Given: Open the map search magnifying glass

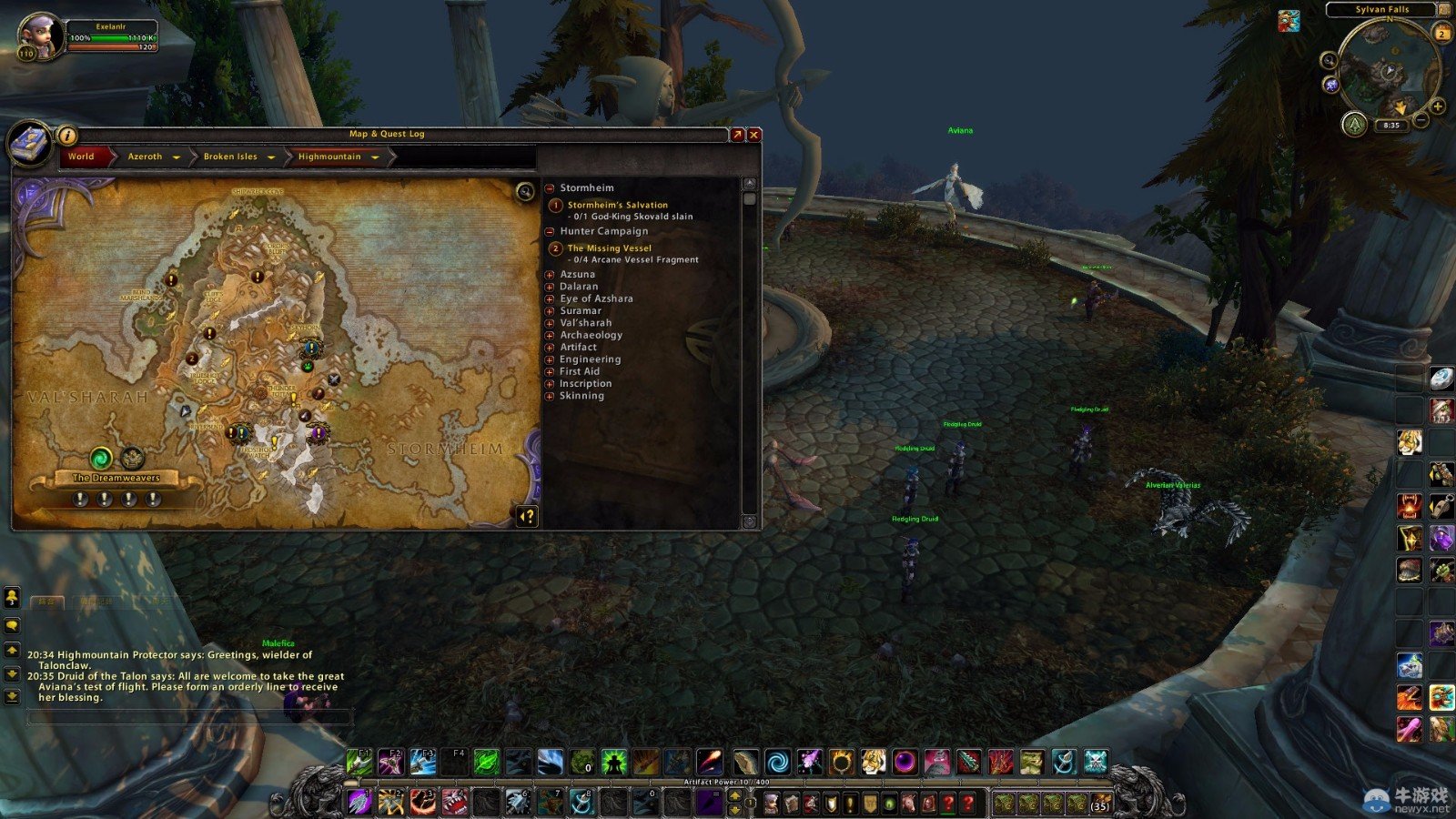Looking at the screenshot, I should coord(523,193).
